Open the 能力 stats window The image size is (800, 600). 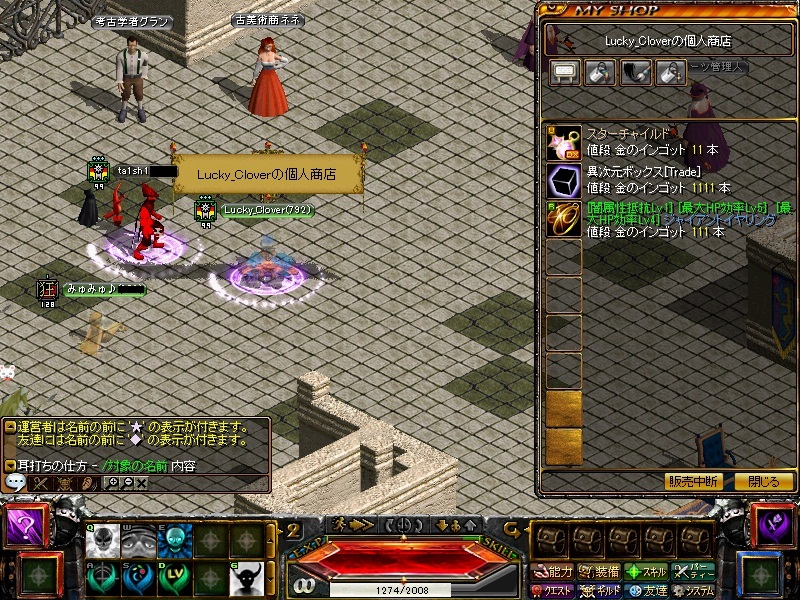click(554, 572)
